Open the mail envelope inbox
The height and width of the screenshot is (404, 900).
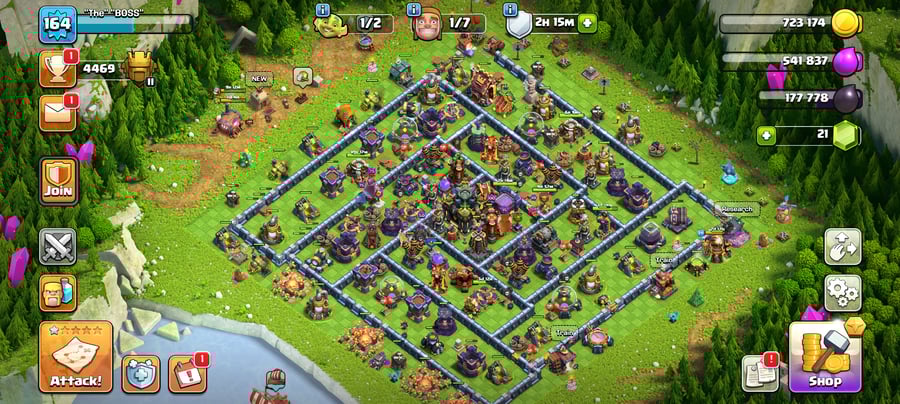tap(58, 112)
